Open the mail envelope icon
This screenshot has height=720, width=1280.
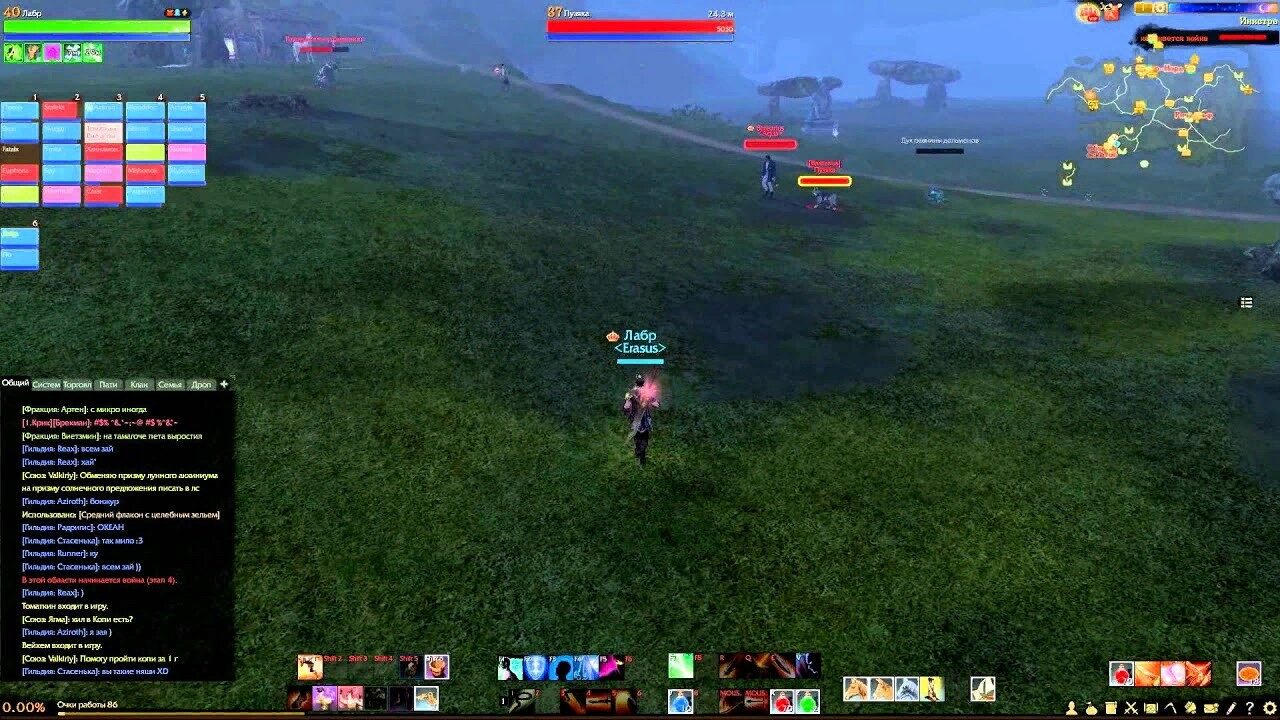coord(1210,709)
